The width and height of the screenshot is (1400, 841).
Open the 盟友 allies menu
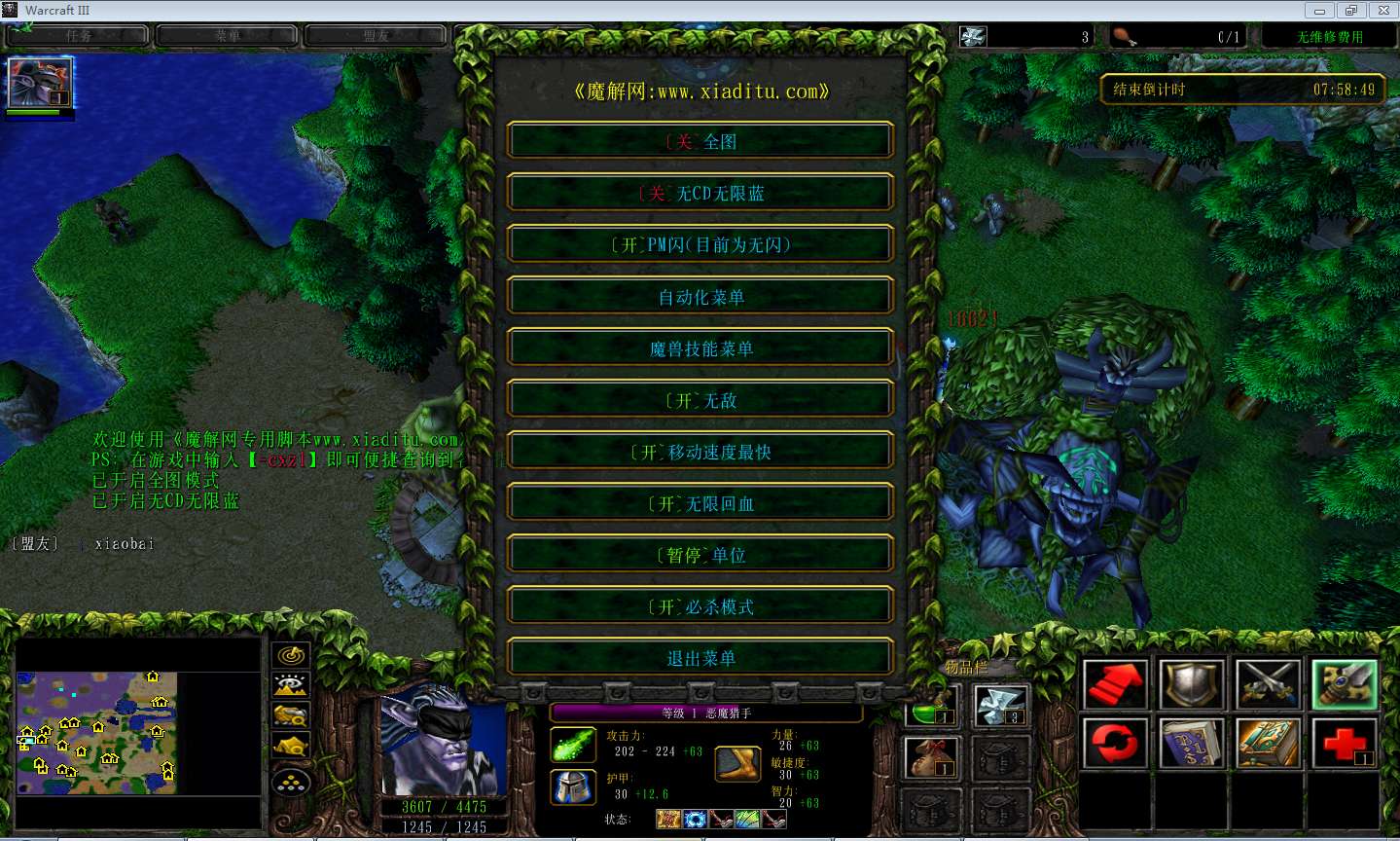tap(377, 34)
